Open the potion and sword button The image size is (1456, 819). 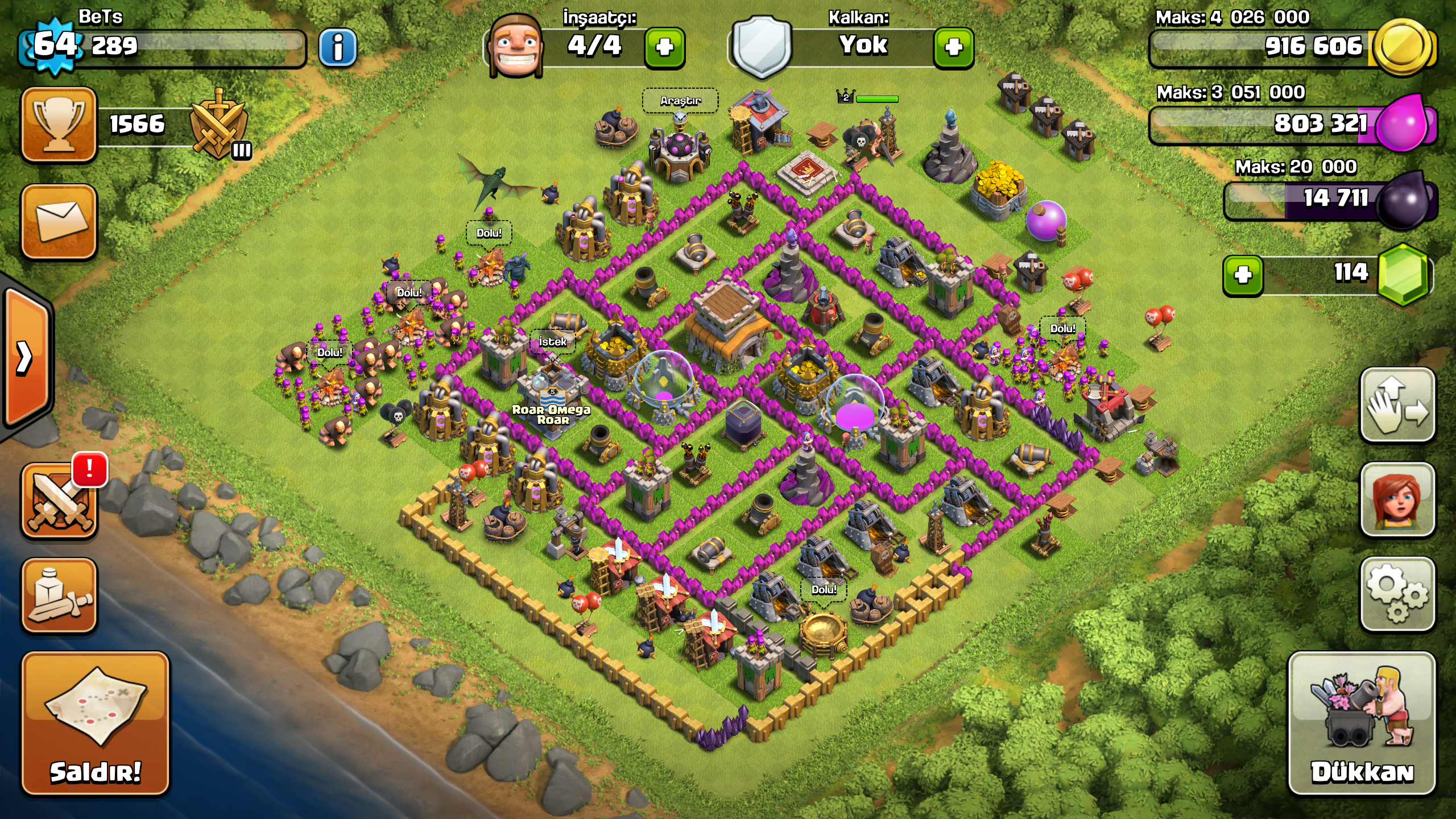59,595
